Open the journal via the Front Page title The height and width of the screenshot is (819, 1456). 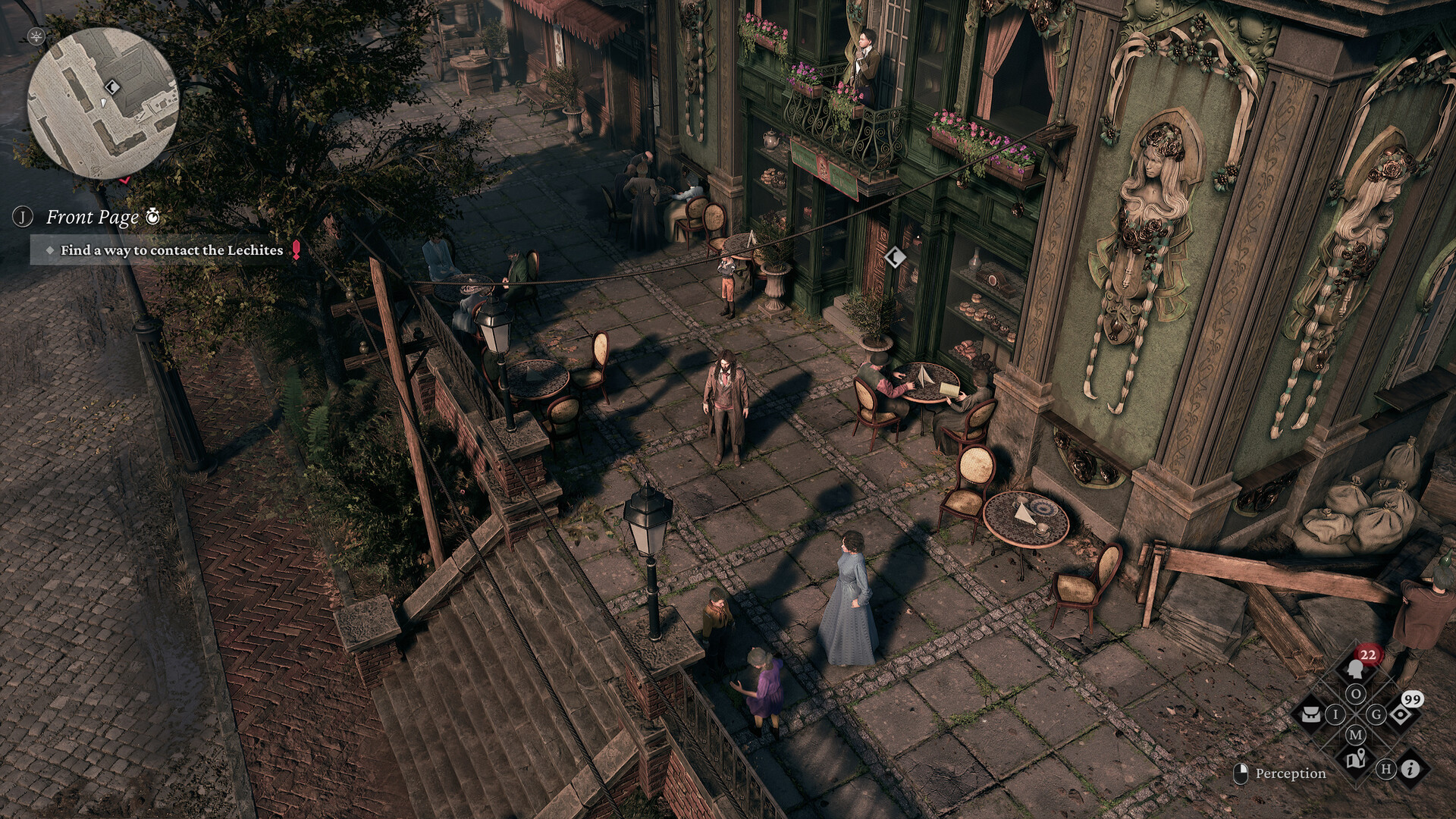(x=91, y=217)
